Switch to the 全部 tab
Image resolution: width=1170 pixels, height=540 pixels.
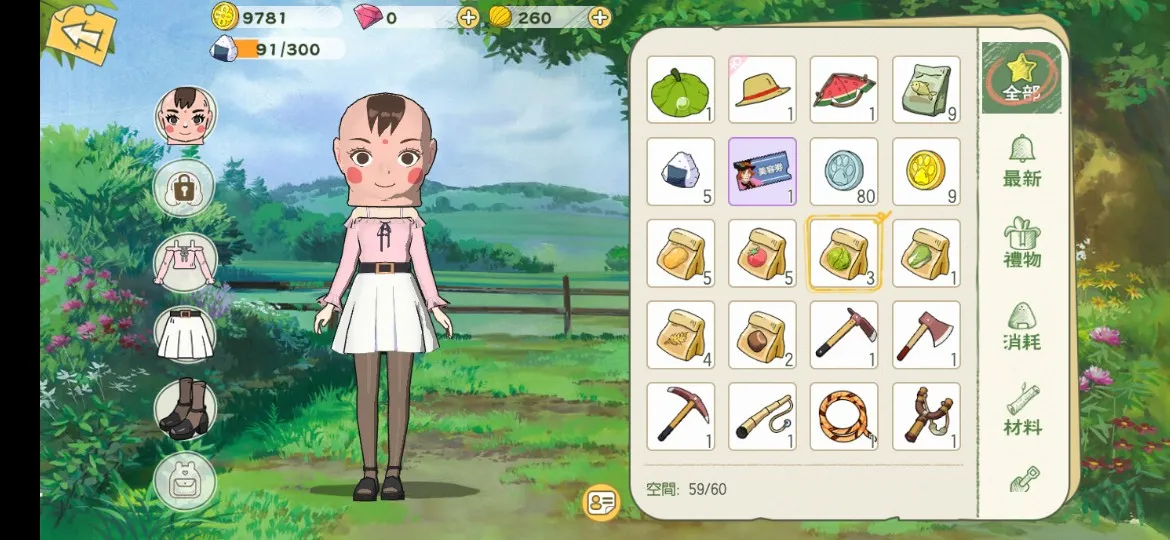tap(1021, 79)
